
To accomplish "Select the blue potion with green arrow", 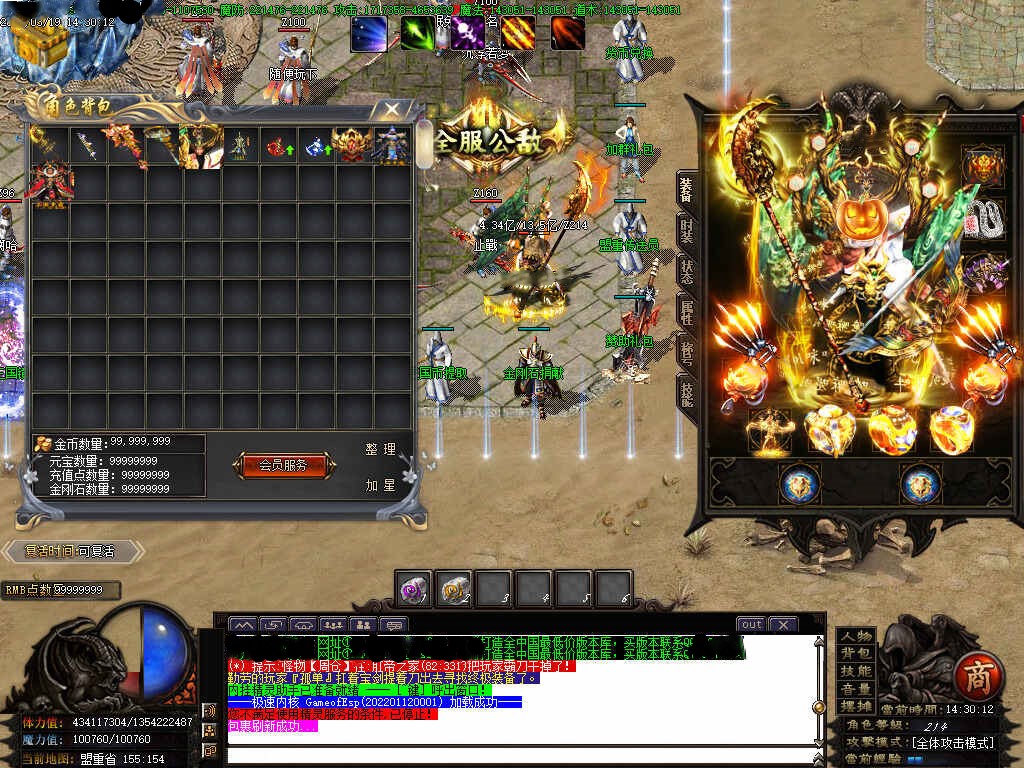I will pos(316,147).
